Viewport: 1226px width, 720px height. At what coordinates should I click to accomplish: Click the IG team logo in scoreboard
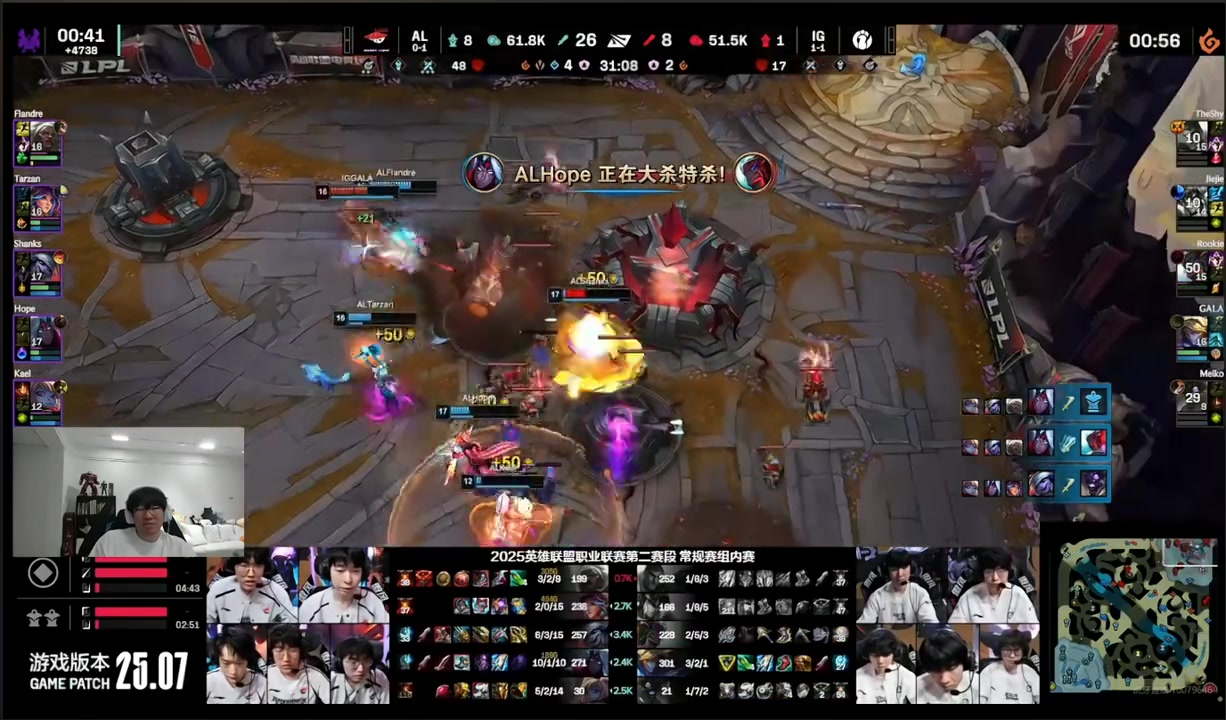862,40
